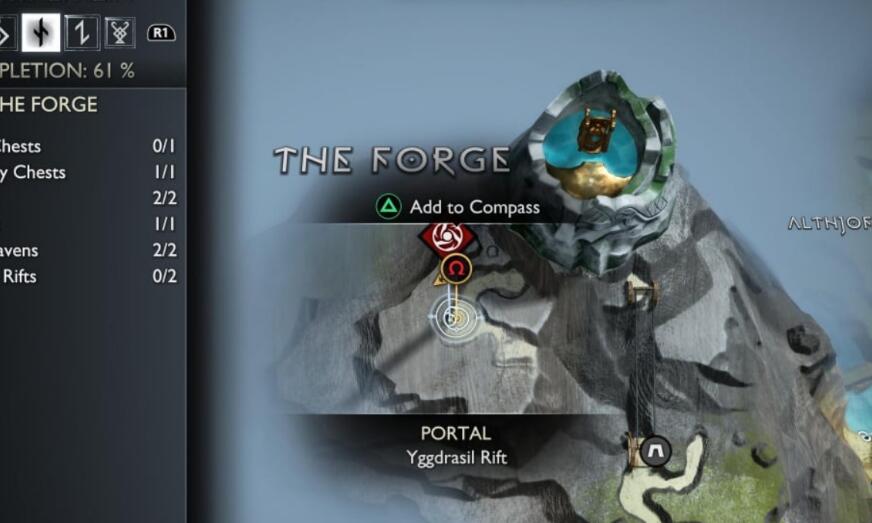Viewport: 872px width, 523px height.
Task: Choose the Rifts row showing 0/2
Action: click(x=90, y=276)
